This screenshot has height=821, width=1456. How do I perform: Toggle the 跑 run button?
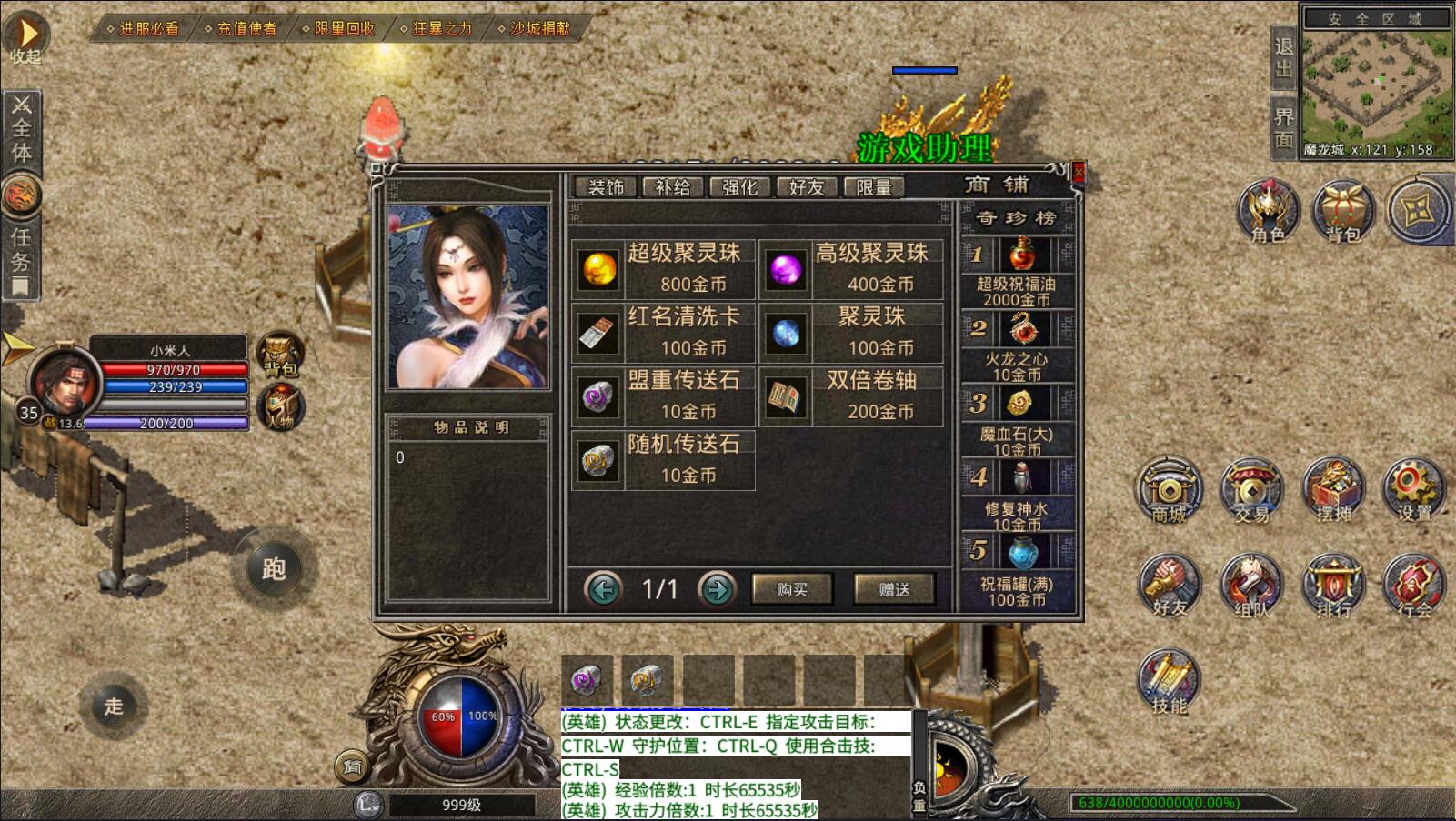coord(274,568)
